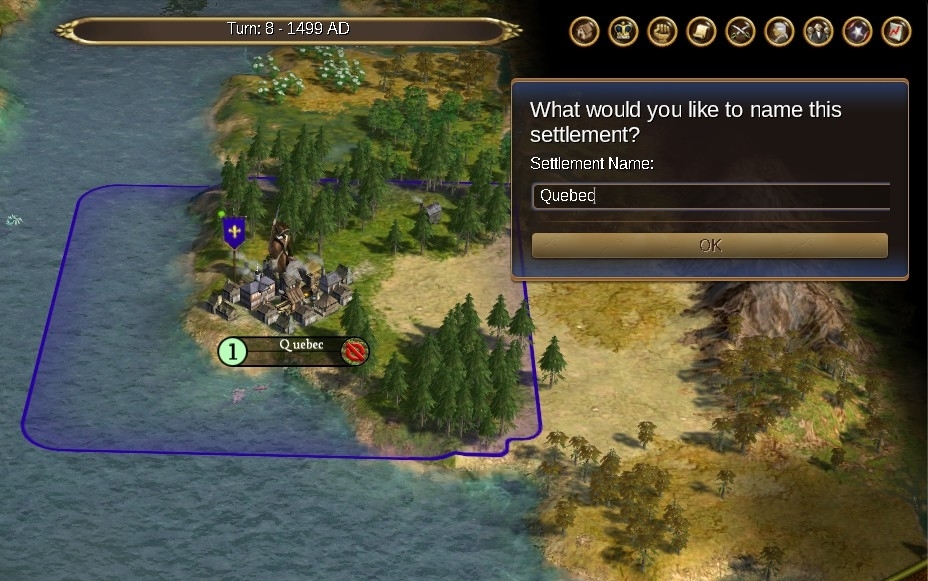Open the group of men advisor screen
This screenshot has height=581, width=928.
818,31
